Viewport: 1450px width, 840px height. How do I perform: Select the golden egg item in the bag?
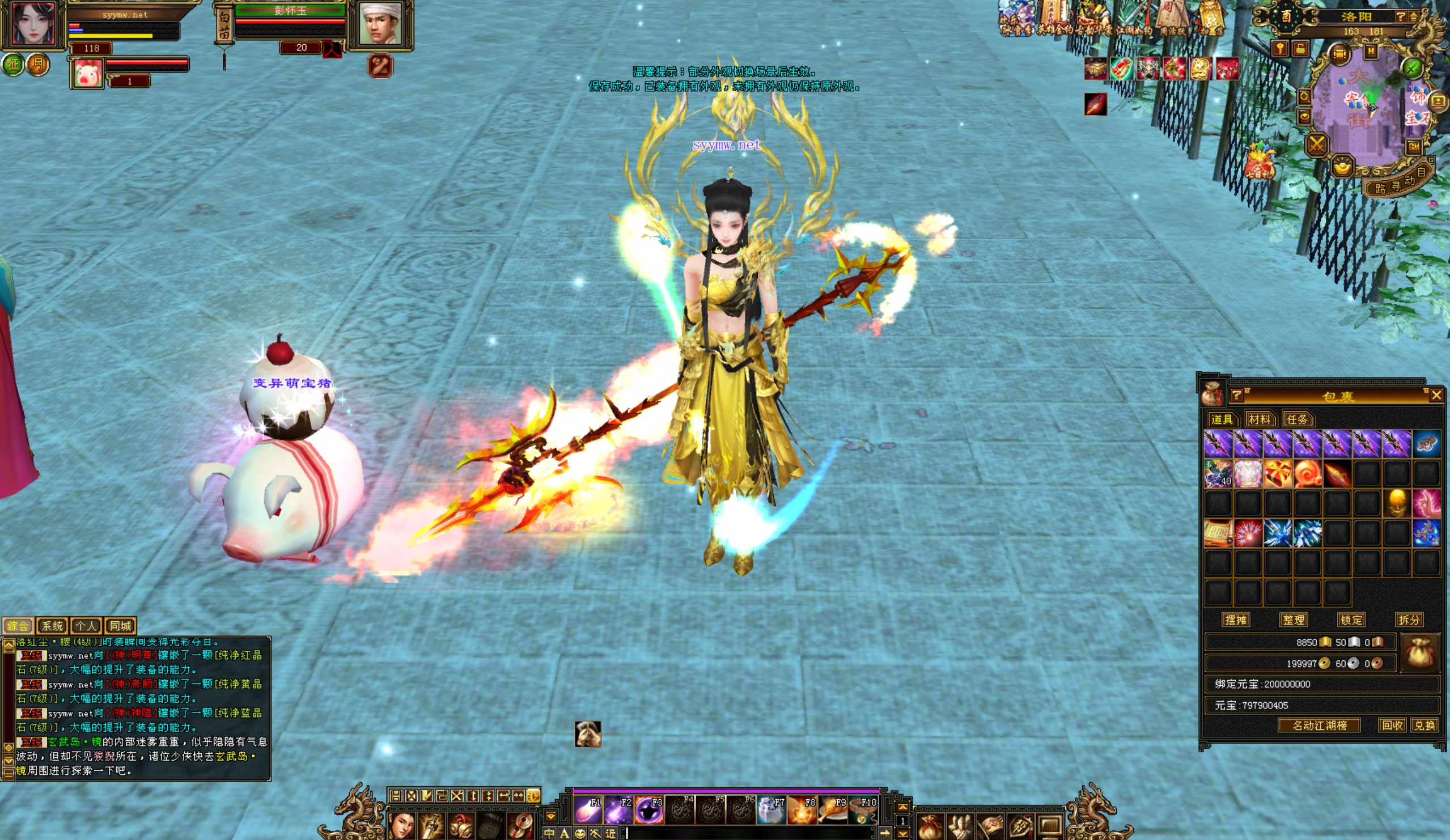click(1397, 503)
